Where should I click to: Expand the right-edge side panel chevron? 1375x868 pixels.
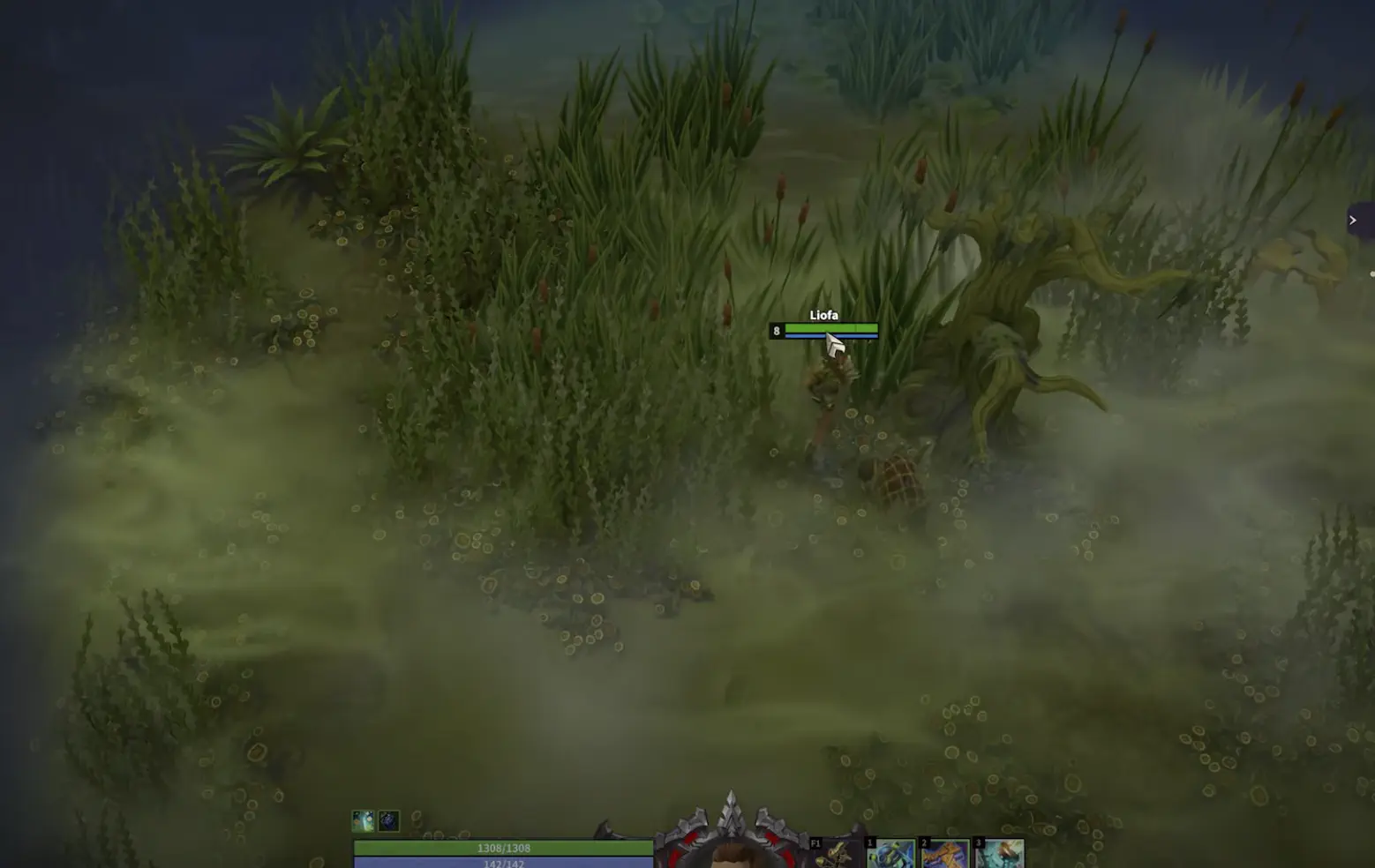[x=1354, y=220]
